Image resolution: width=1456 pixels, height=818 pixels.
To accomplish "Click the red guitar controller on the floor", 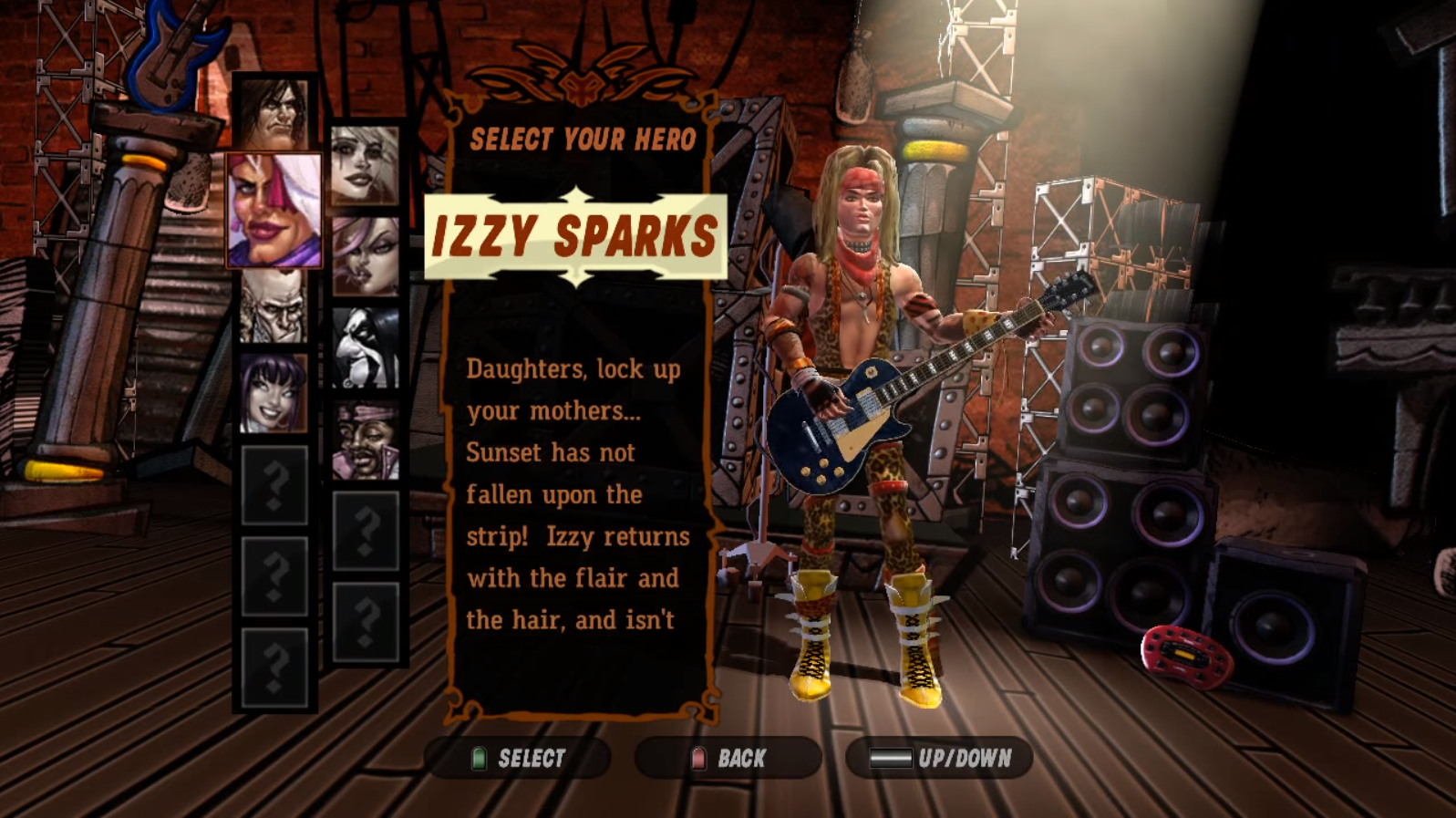I will pos(1185,652).
